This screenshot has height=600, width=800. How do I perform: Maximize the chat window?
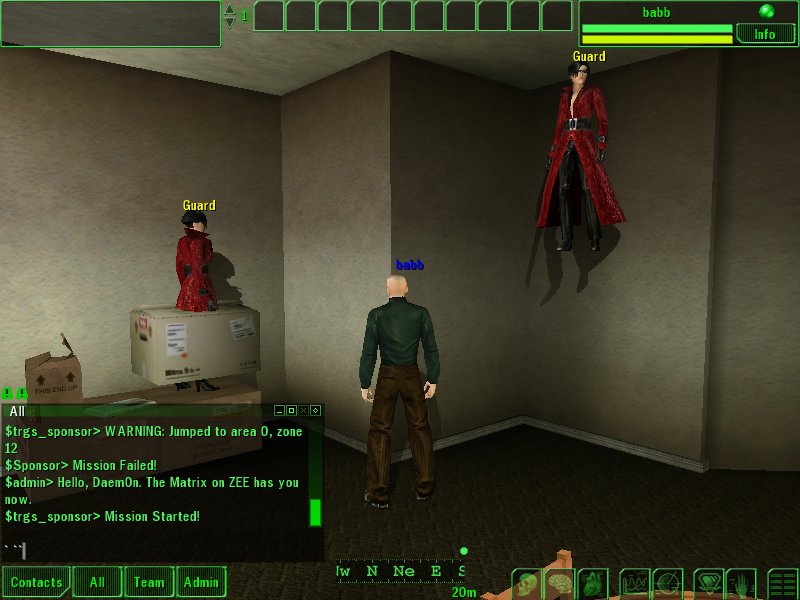(x=291, y=410)
